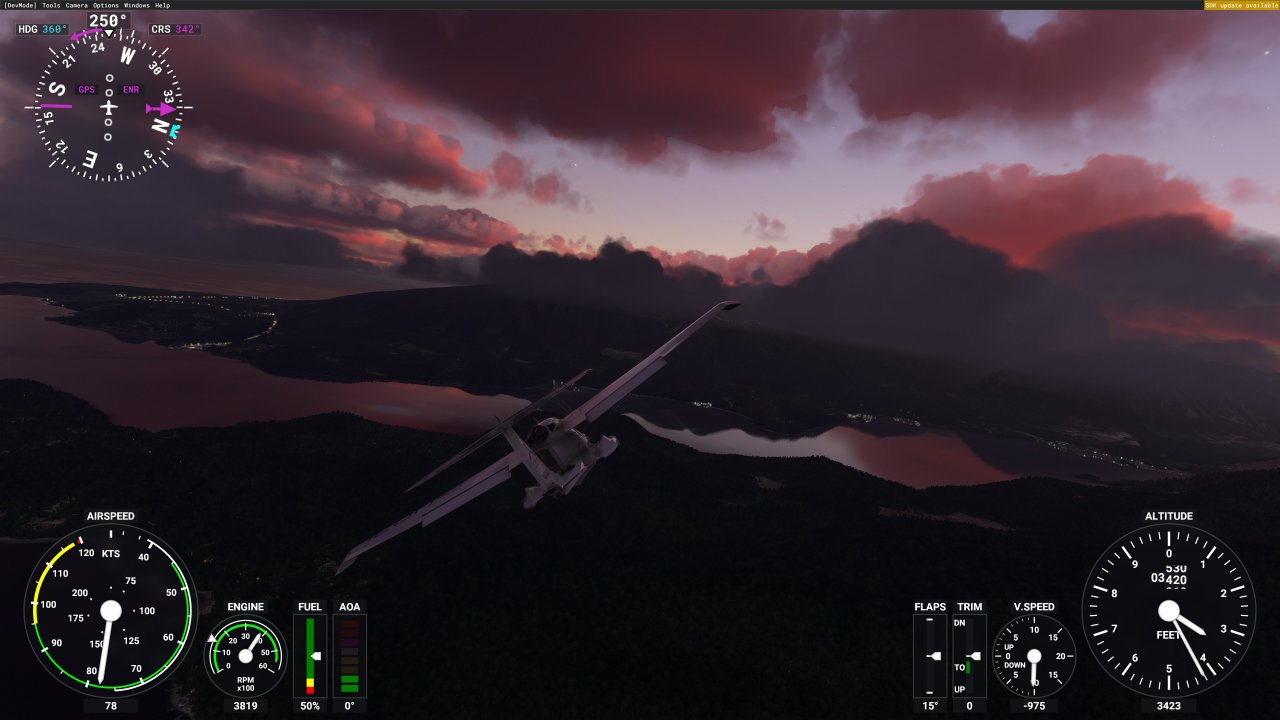Screen dimensions: 1280x720
Task: Click the ENGINE RPM gauge
Action: pyautogui.click(x=245, y=655)
